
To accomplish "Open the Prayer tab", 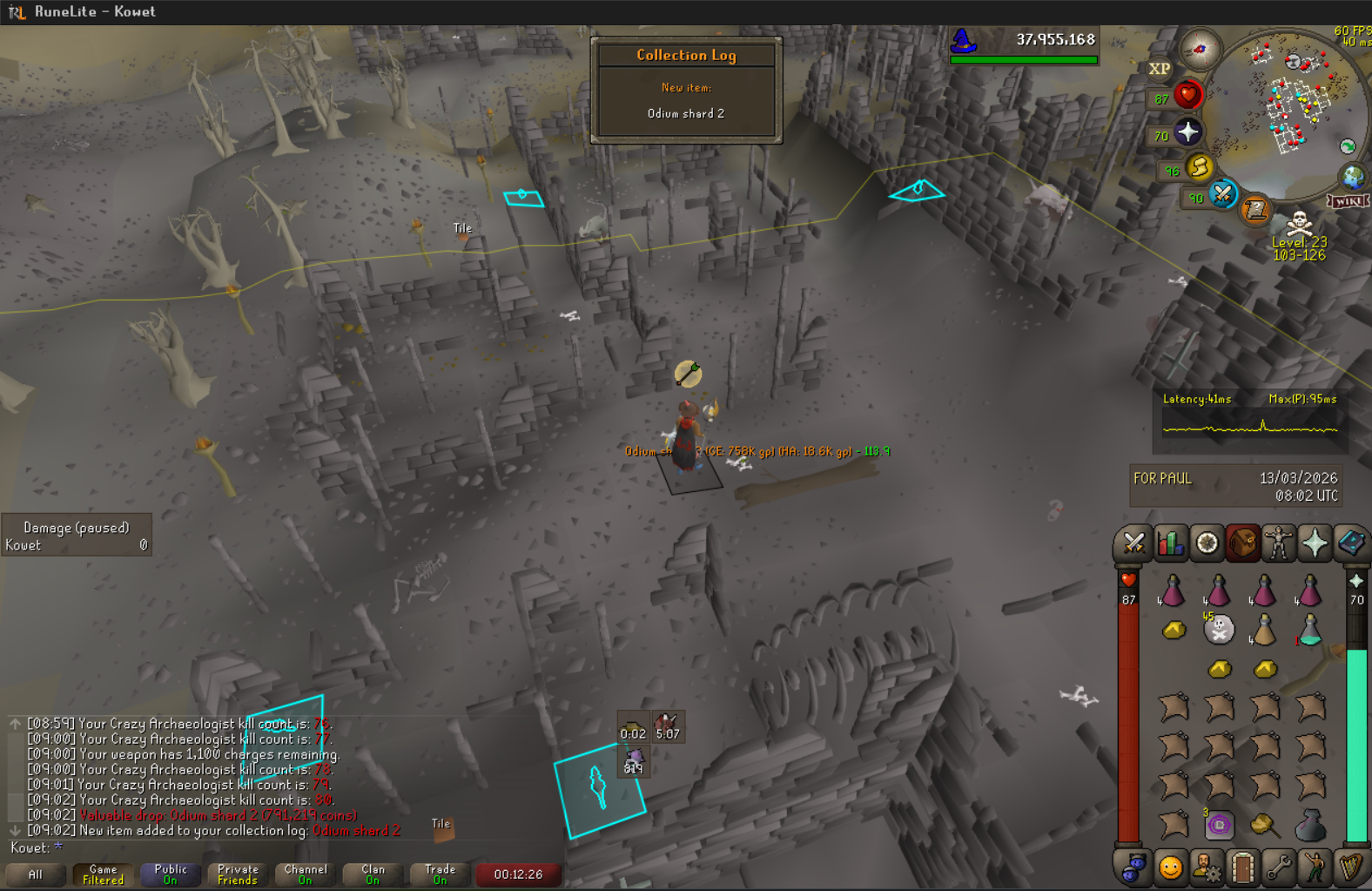I will point(1315,543).
